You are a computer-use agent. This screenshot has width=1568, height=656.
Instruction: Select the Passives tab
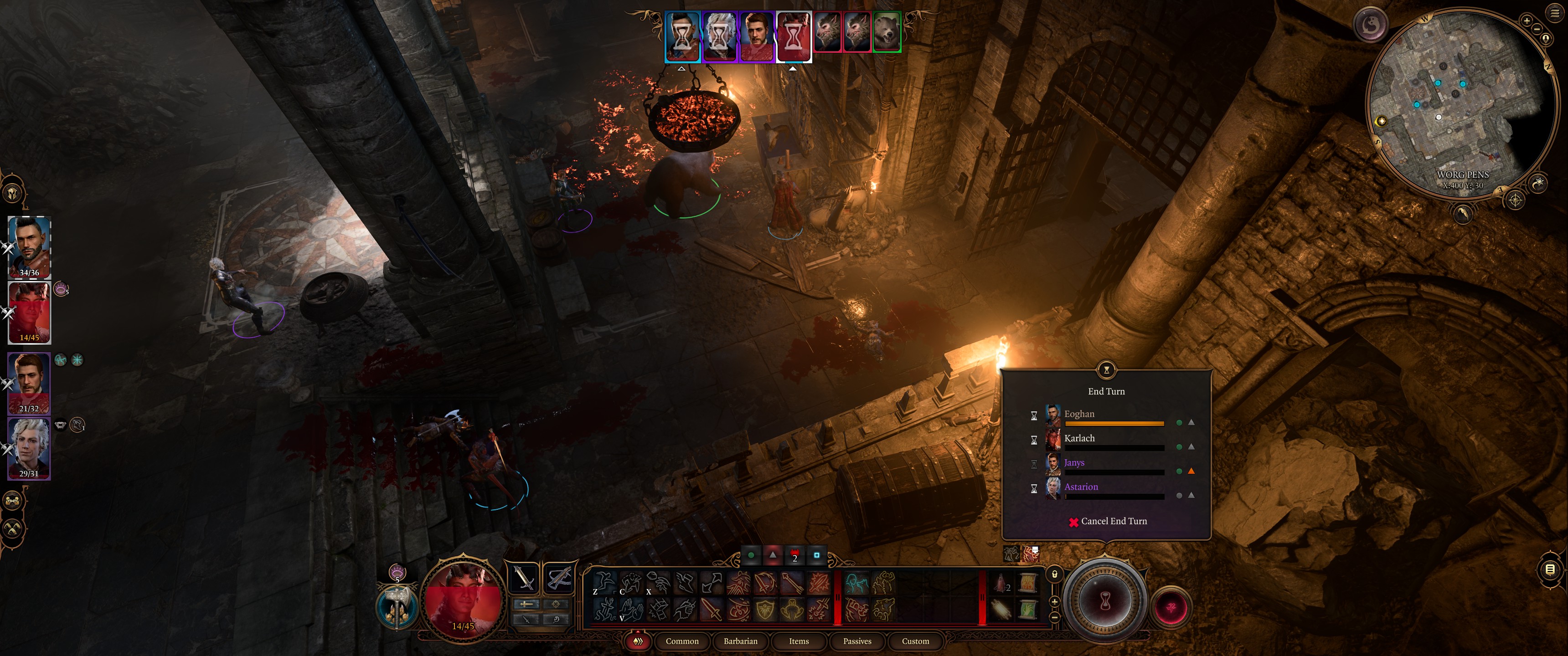[857, 641]
